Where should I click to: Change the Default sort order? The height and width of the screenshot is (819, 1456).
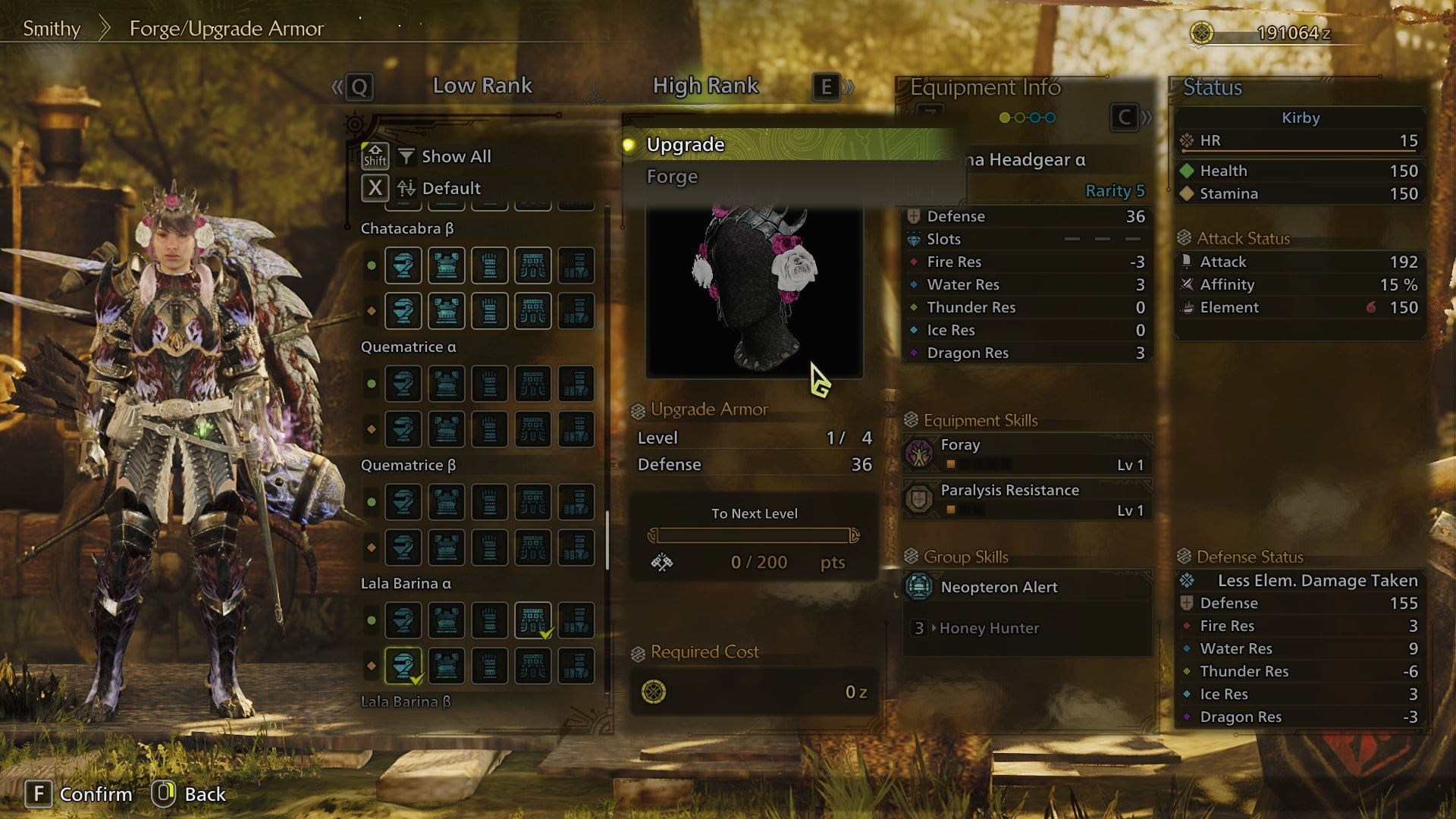(x=450, y=188)
